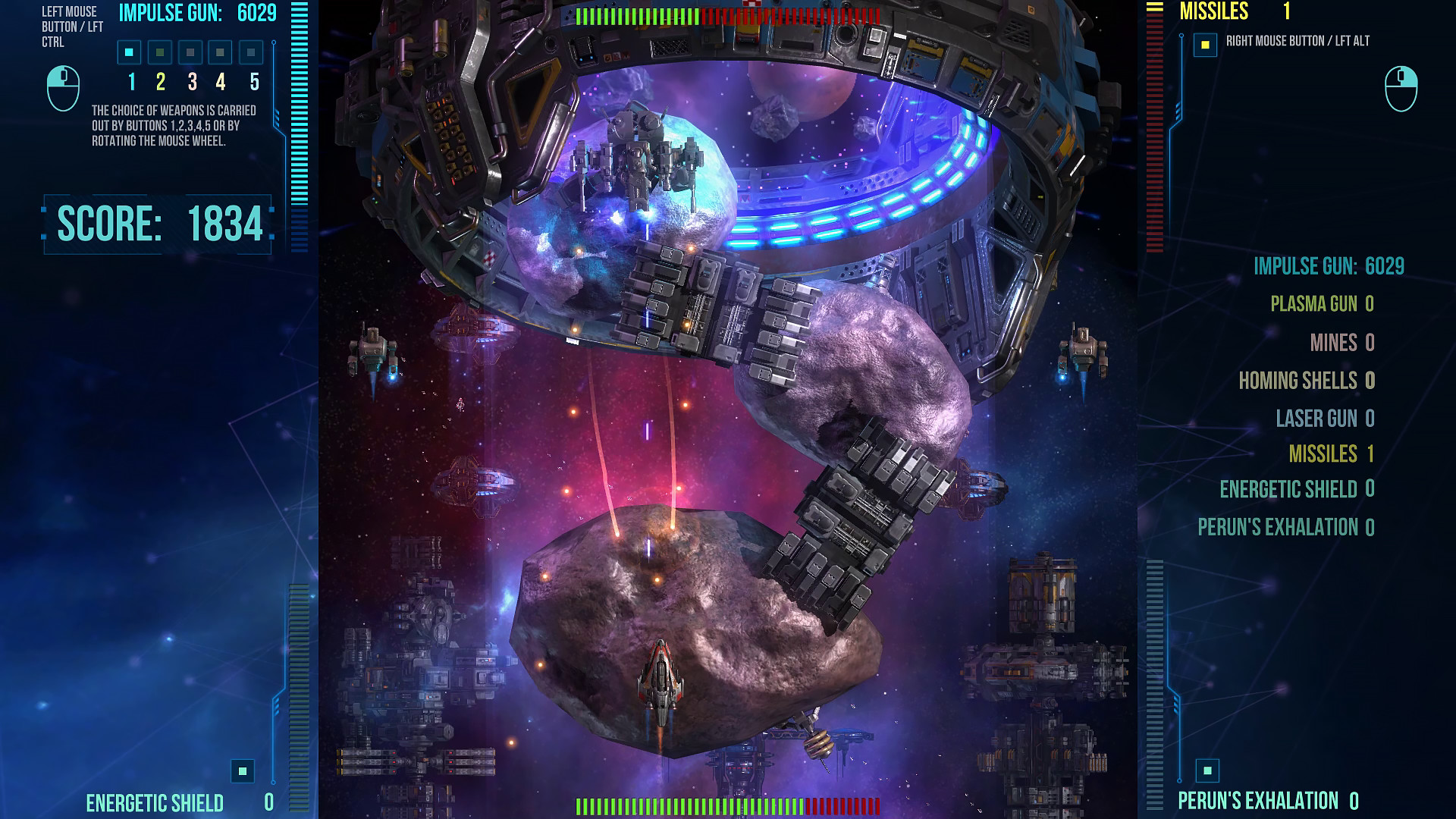Click the left mouse button diagram icon

pyautogui.click(x=63, y=86)
